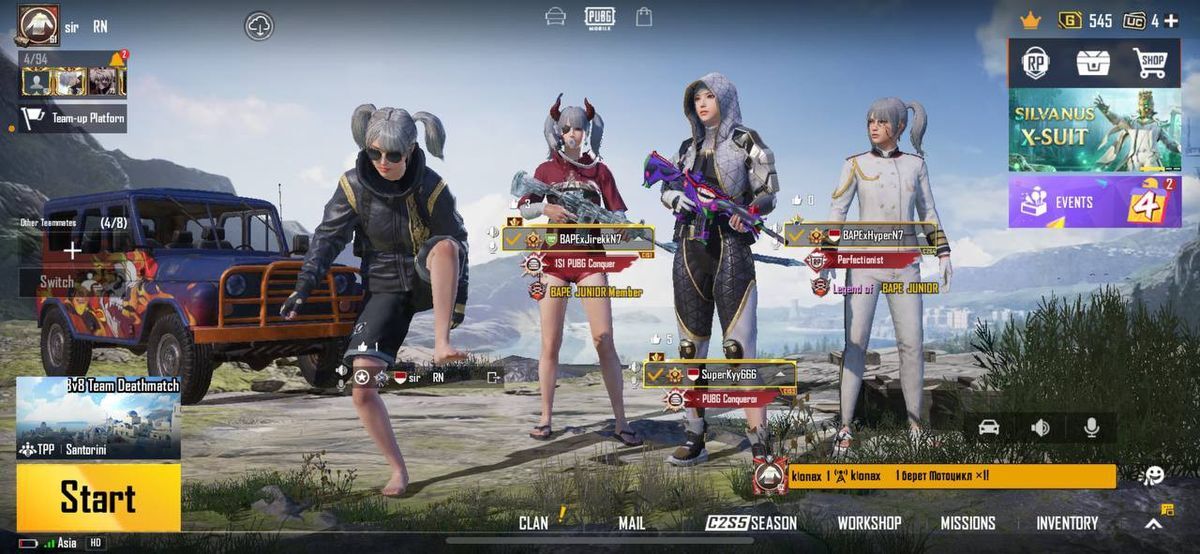The image size is (1200, 554).
Task: Open your player profile avatar
Action: [37, 24]
